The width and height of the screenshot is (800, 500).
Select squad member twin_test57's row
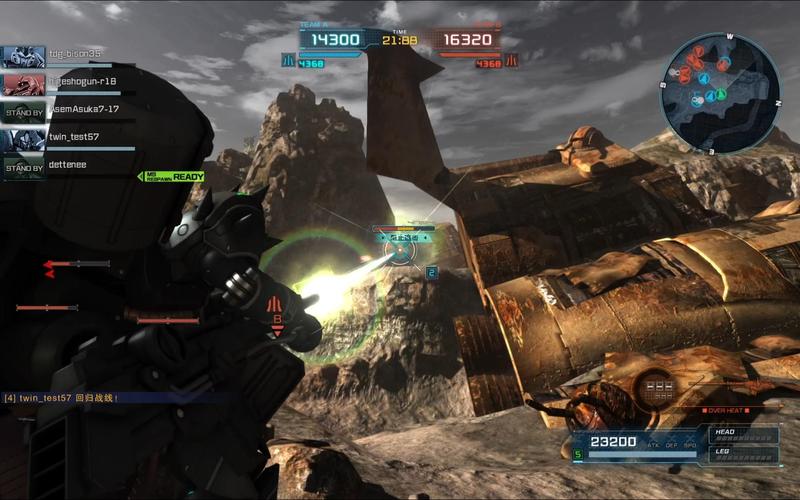[74, 137]
